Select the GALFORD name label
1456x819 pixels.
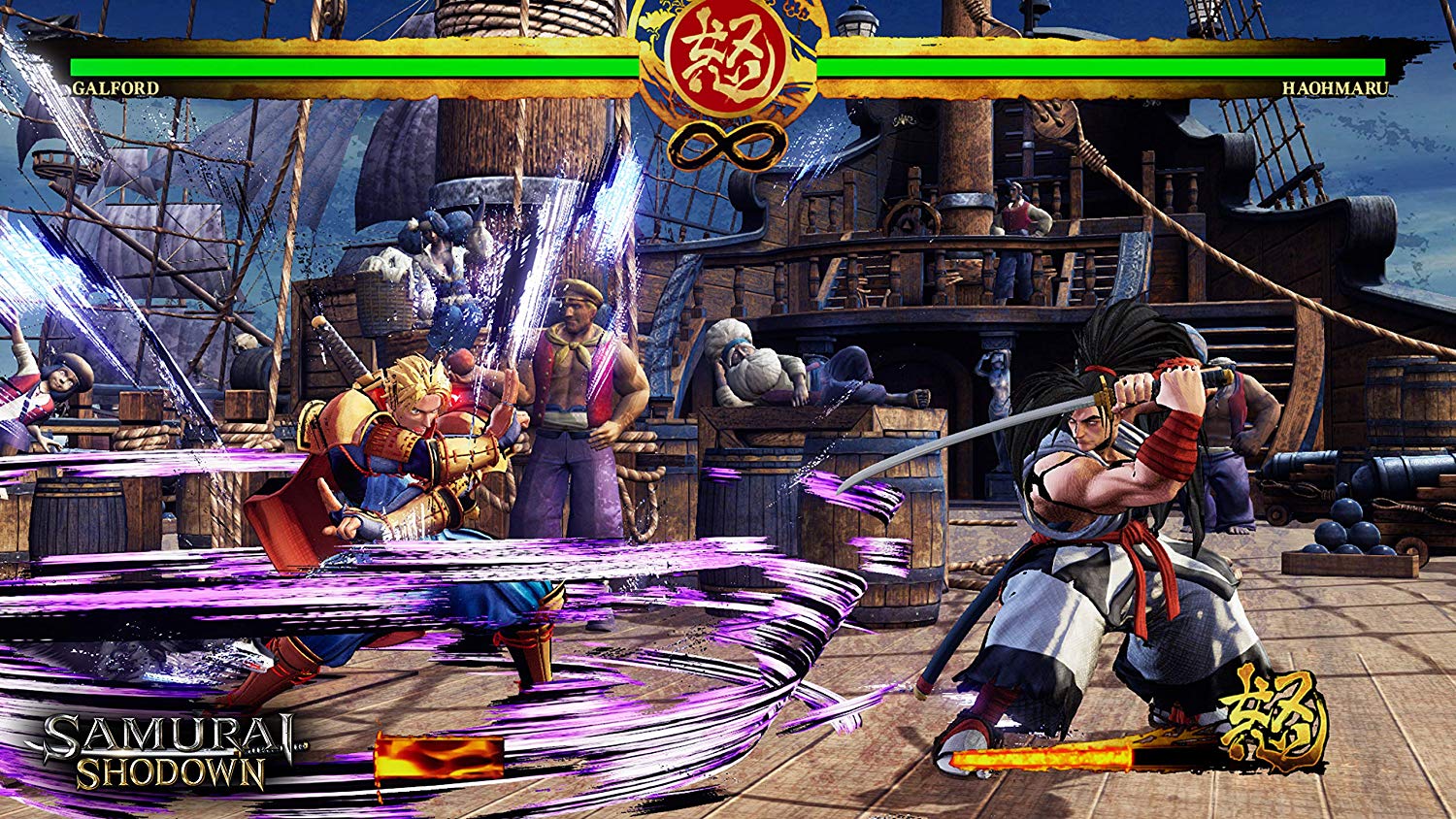[x=116, y=87]
